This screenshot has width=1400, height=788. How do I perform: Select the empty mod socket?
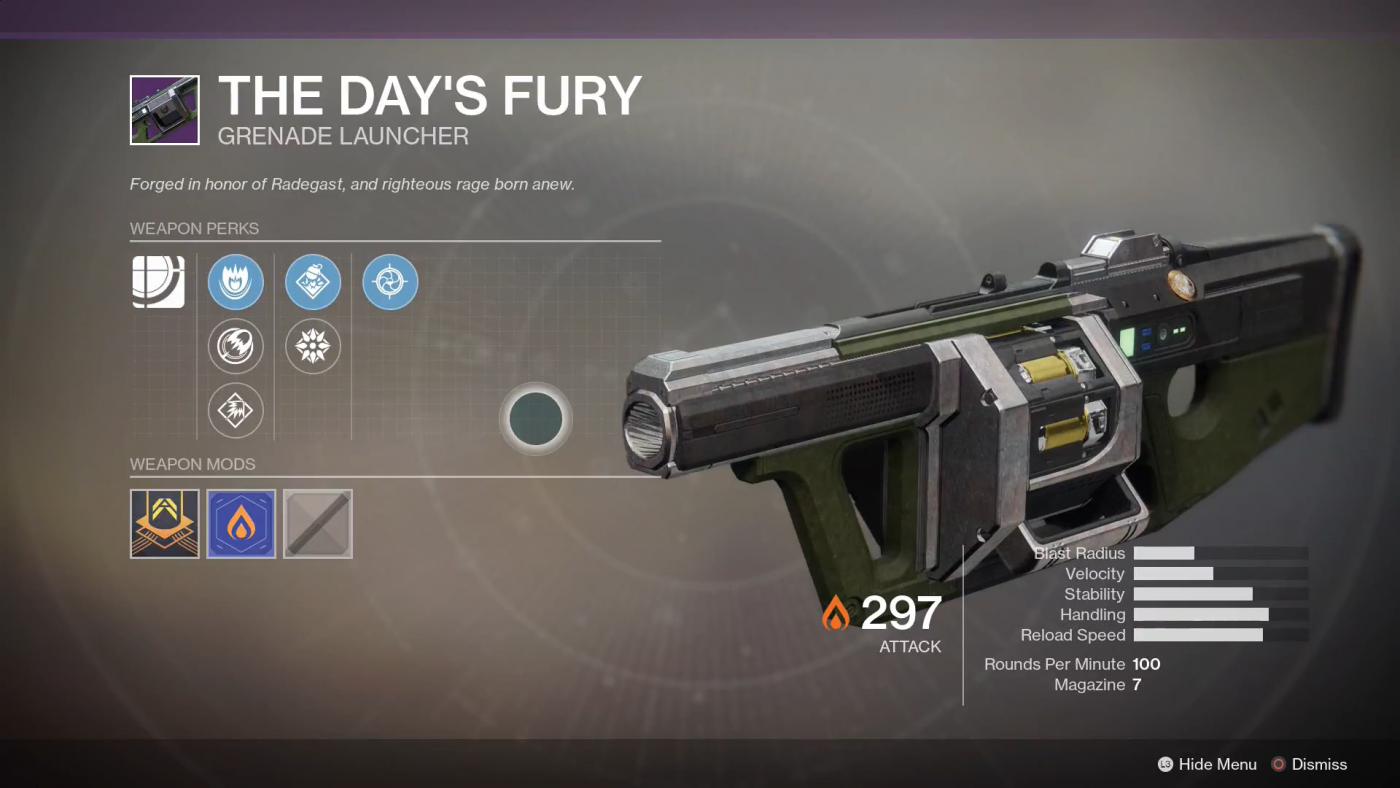tap(317, 523)
